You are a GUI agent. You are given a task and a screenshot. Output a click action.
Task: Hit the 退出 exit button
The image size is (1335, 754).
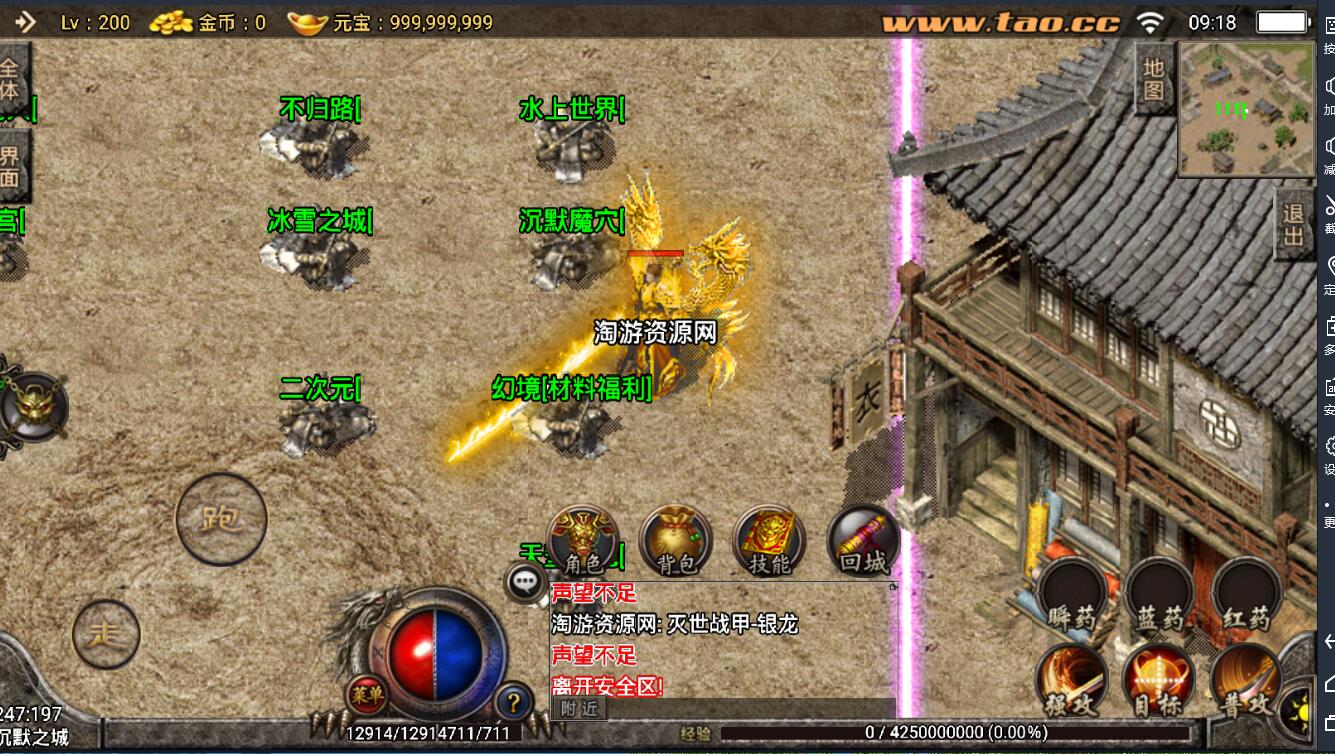pyautogui.click(x=1294, y=226)
